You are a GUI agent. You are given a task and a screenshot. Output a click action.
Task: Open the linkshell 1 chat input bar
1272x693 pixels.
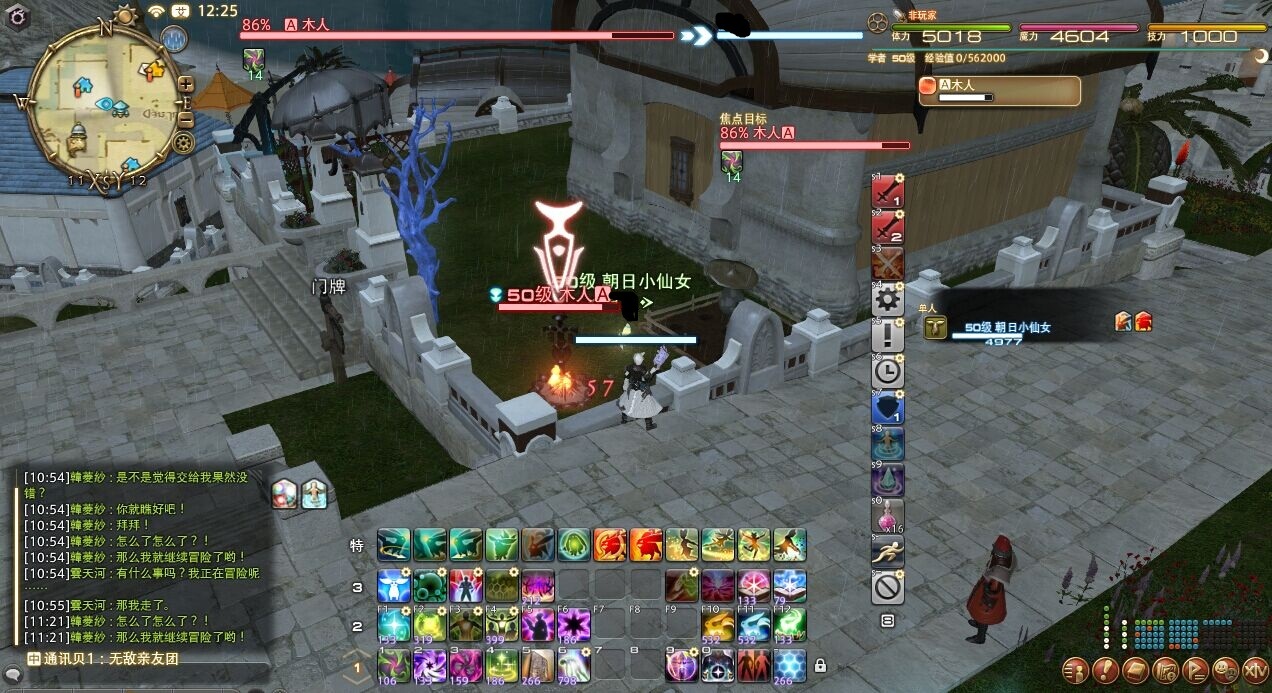pos(140,659)
